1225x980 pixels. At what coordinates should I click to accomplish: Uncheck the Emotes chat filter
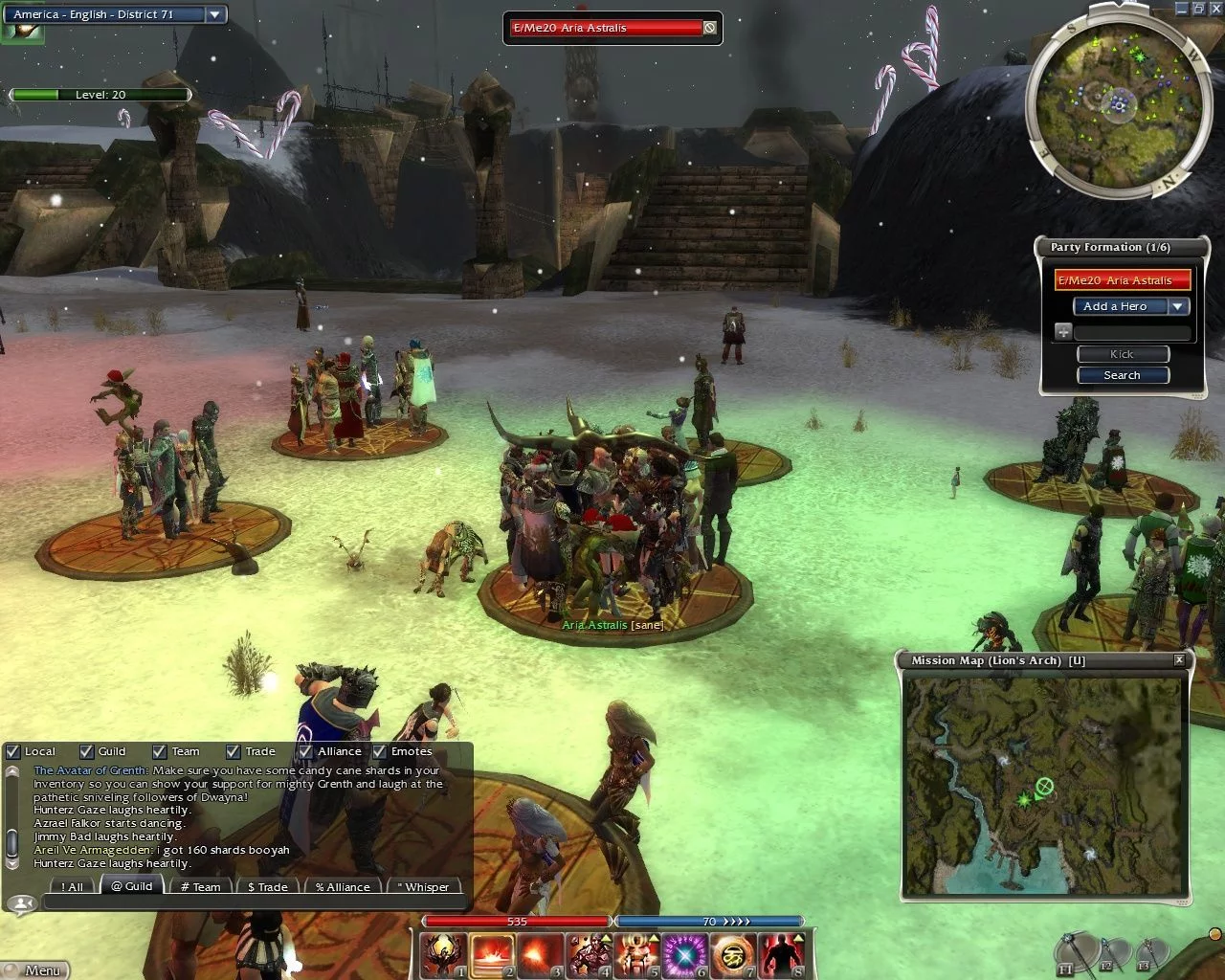[x=379, y=752]
